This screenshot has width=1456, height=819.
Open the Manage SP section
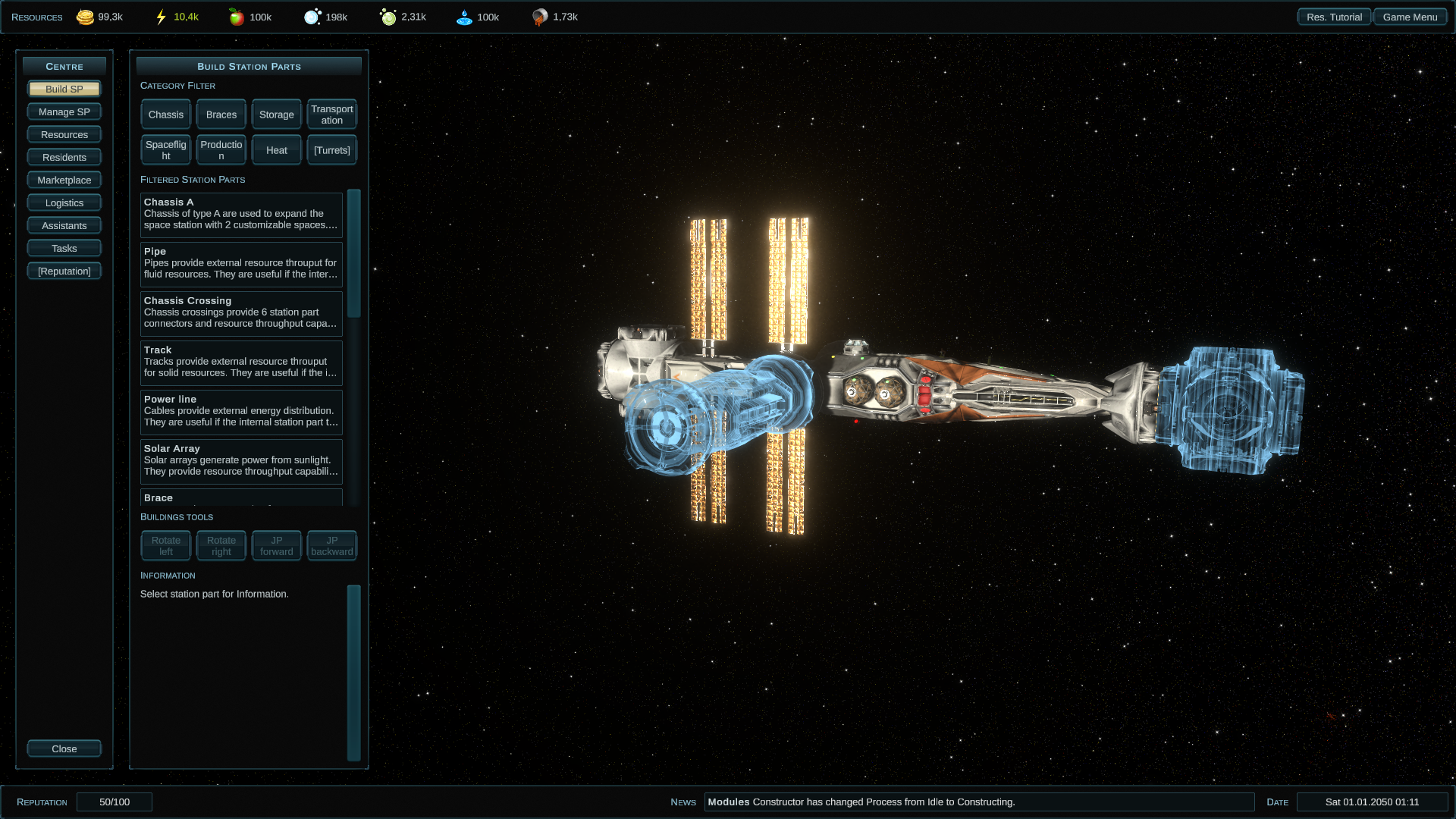click(64, 111)
